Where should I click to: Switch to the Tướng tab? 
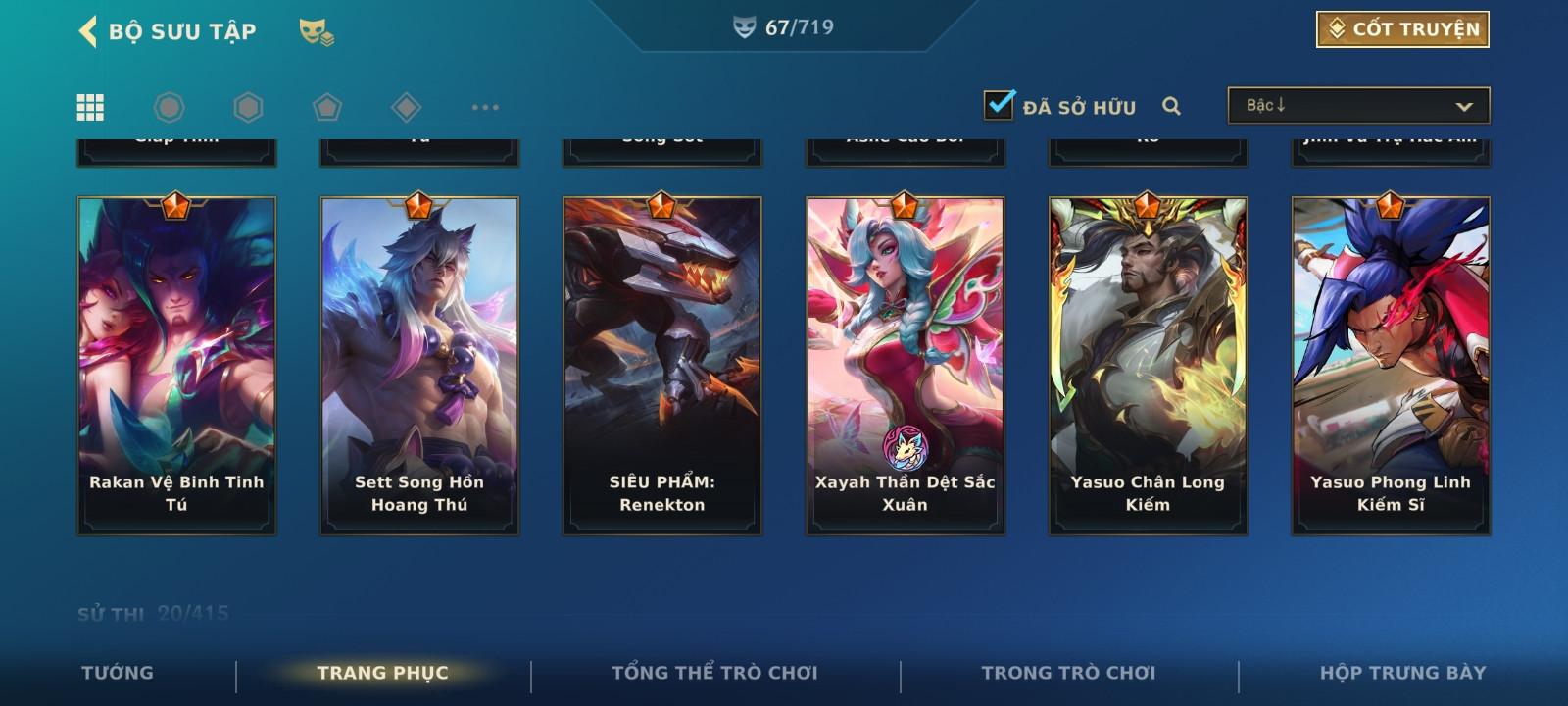point(118,673)
